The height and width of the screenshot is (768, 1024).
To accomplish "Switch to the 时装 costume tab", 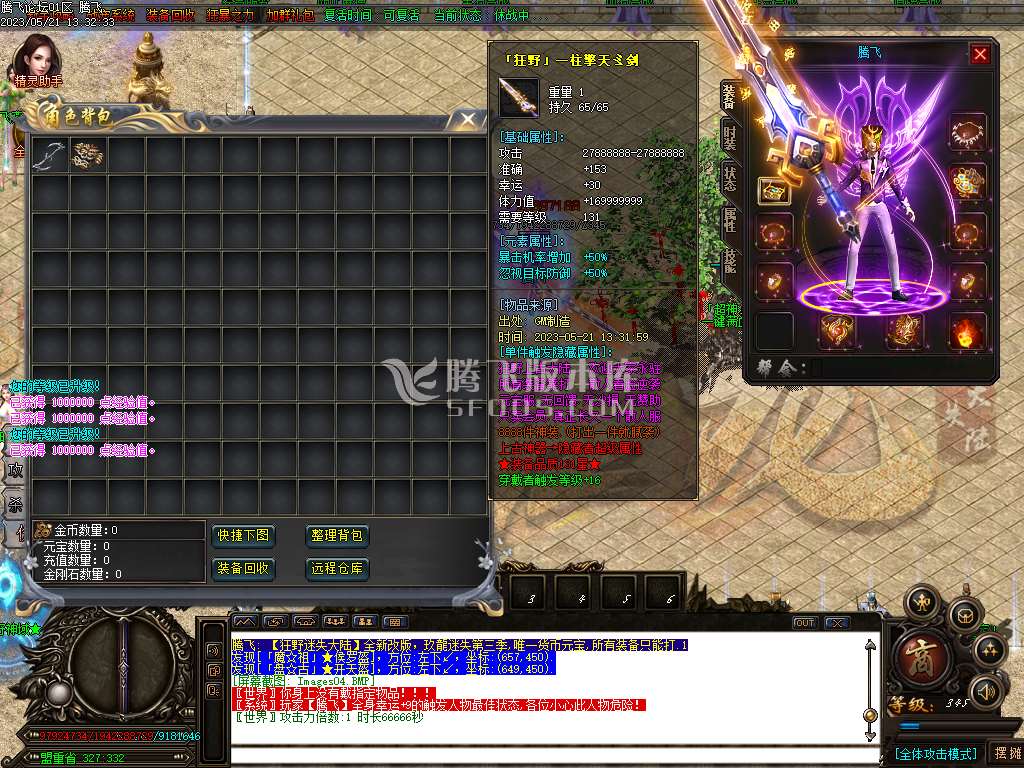I will [x=730, y=138].
